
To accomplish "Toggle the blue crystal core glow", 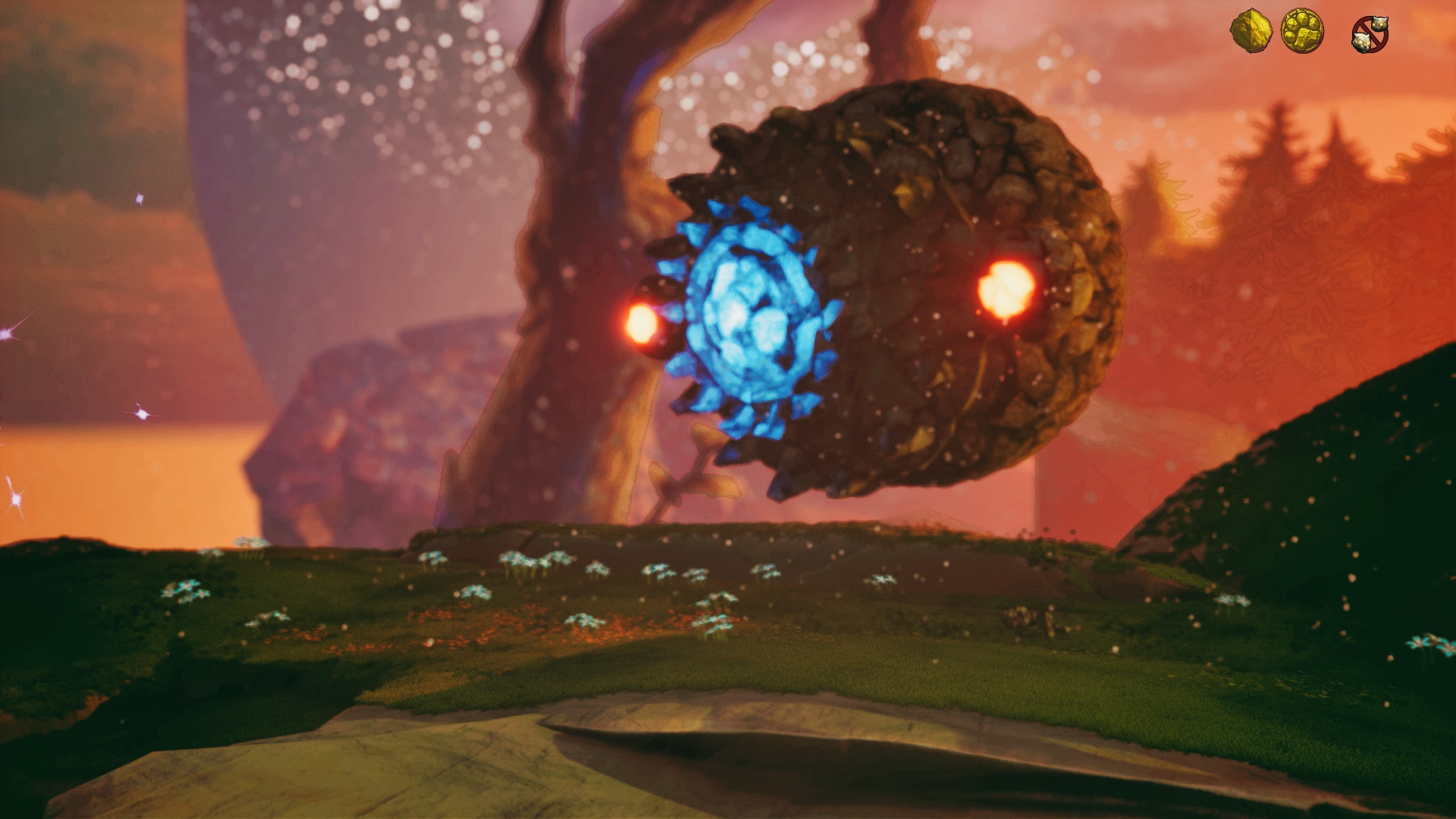I will [743, 318].
